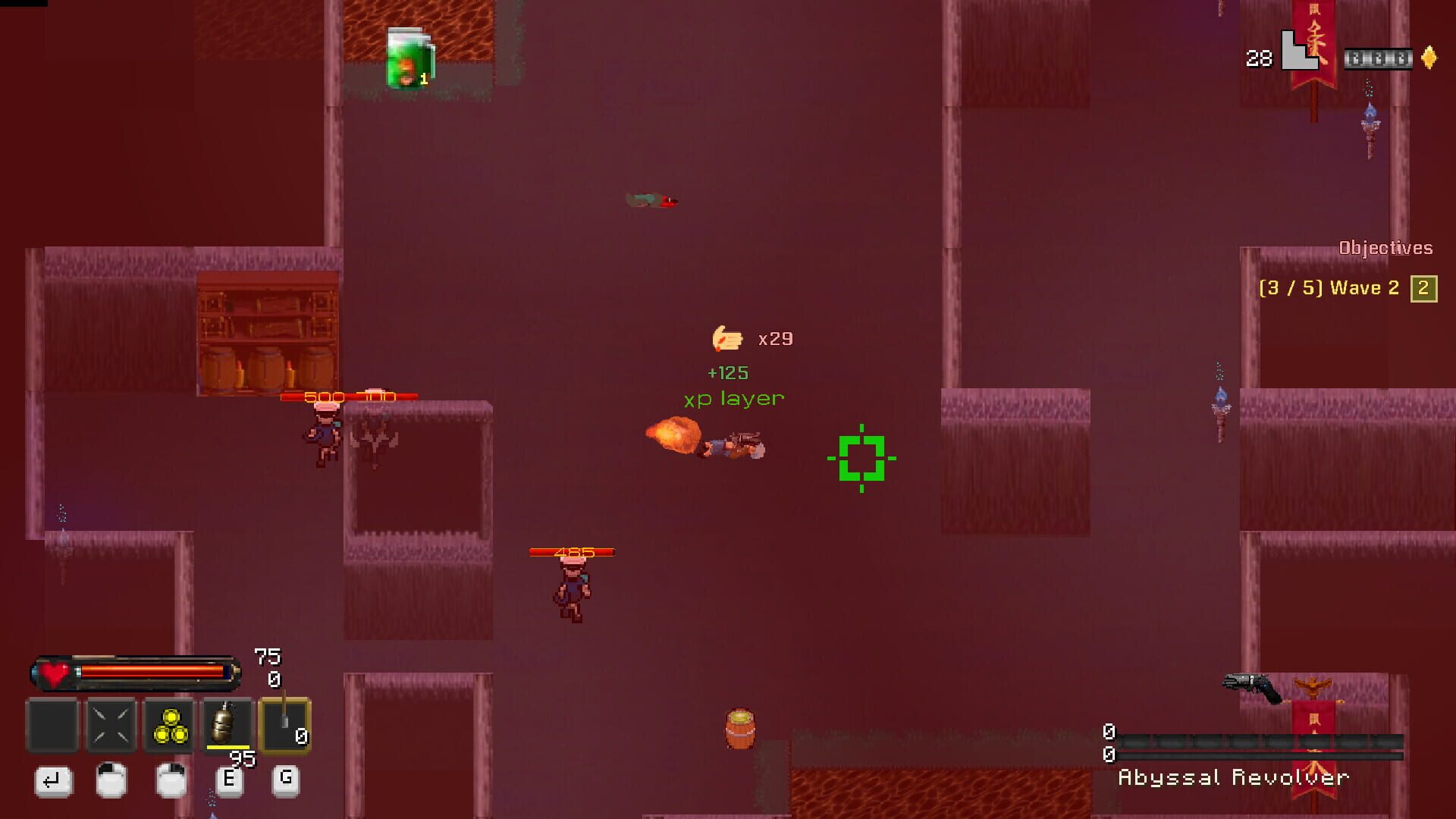Click the yellow gem icon near the ammo strip
The height and width of the screenshot is (819, 1456).
[x=1429, y=57]
